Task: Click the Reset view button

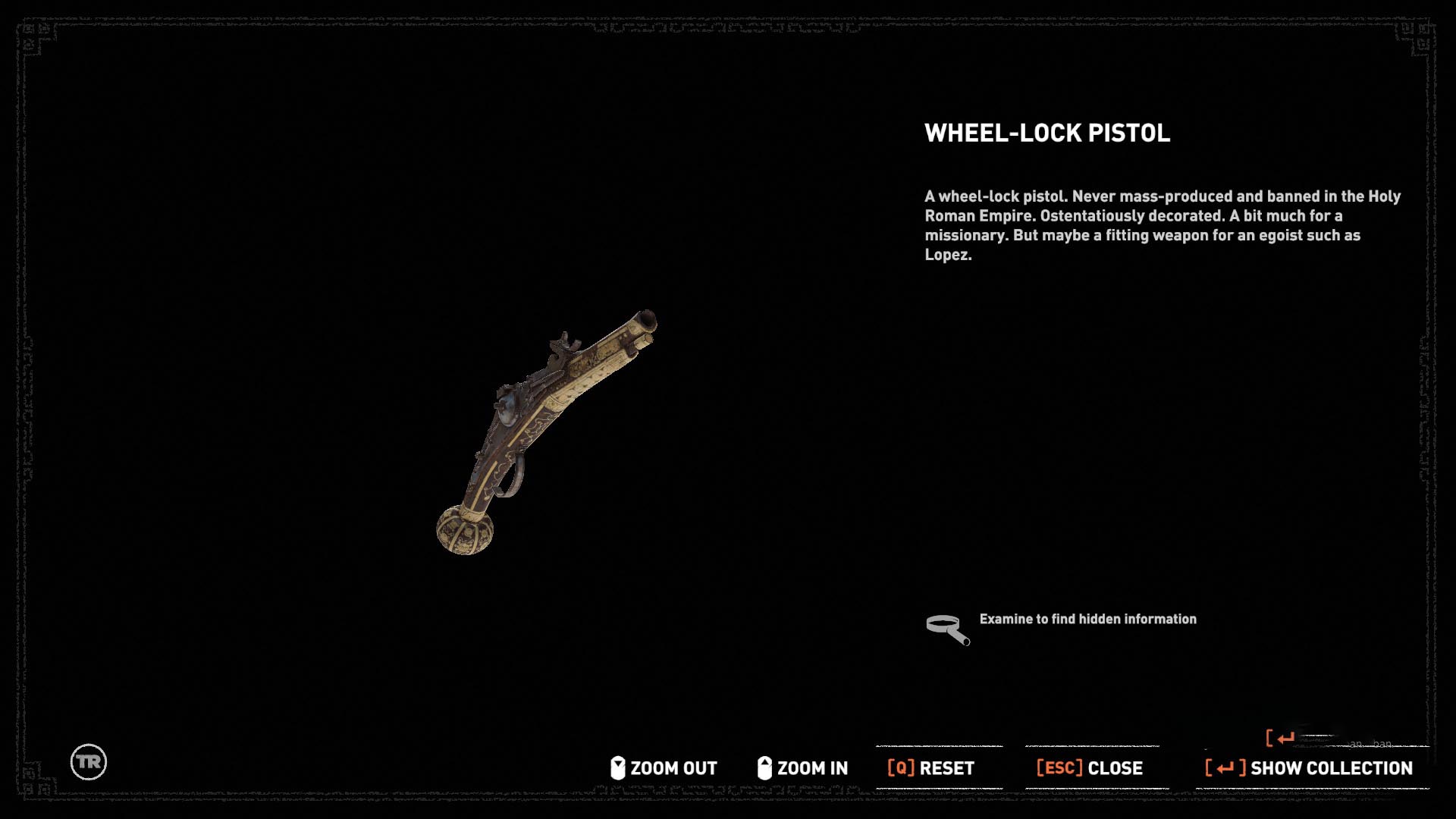Action: coord(931,768)
